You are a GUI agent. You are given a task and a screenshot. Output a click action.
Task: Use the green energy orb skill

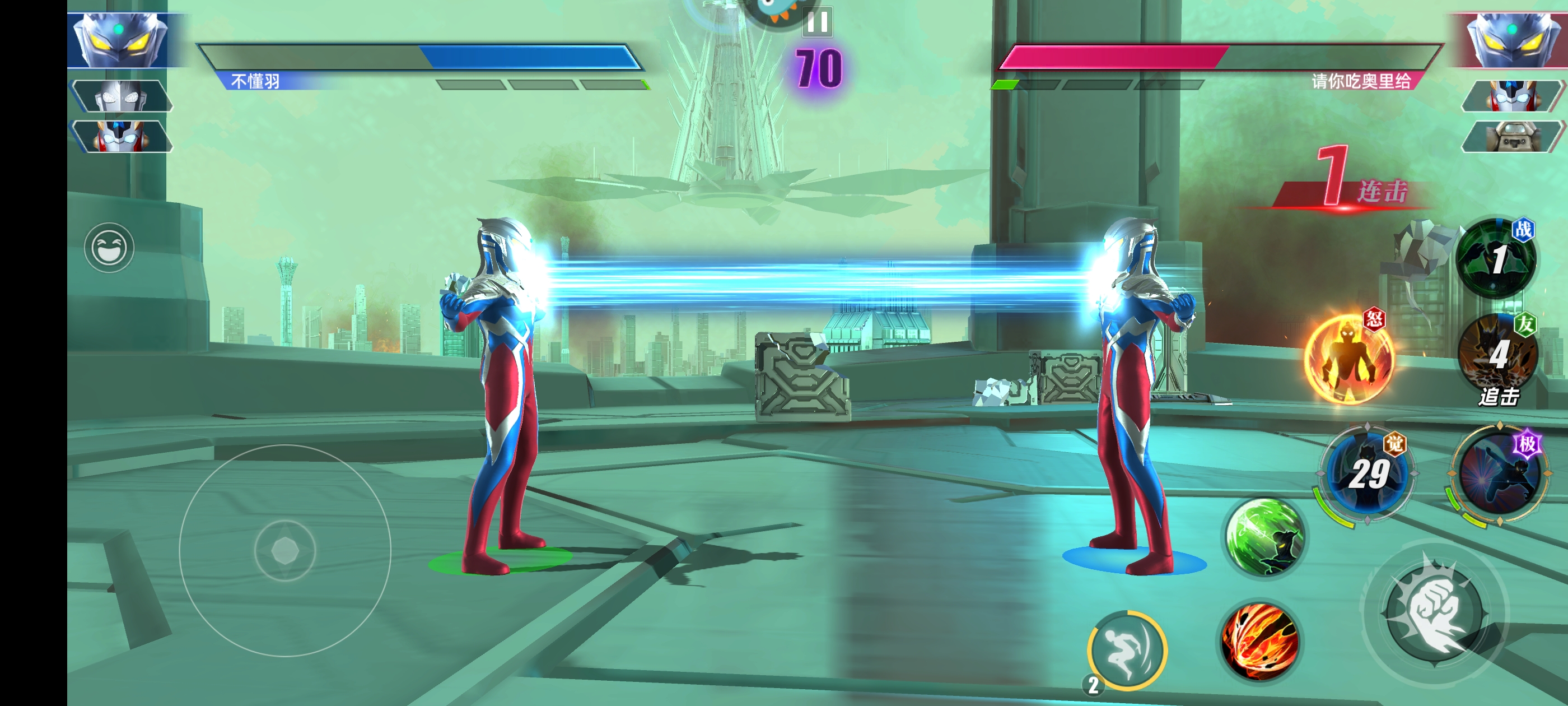pyautogui.click(x=1264, y=537)
